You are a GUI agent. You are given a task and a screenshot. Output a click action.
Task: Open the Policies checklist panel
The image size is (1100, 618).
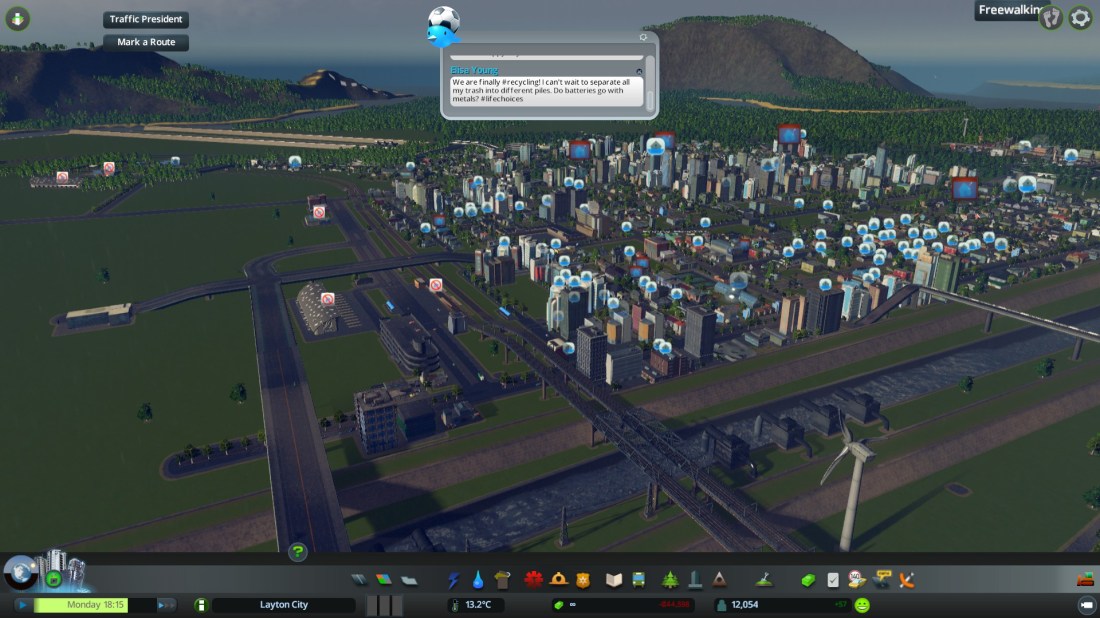tap(833, 580)
